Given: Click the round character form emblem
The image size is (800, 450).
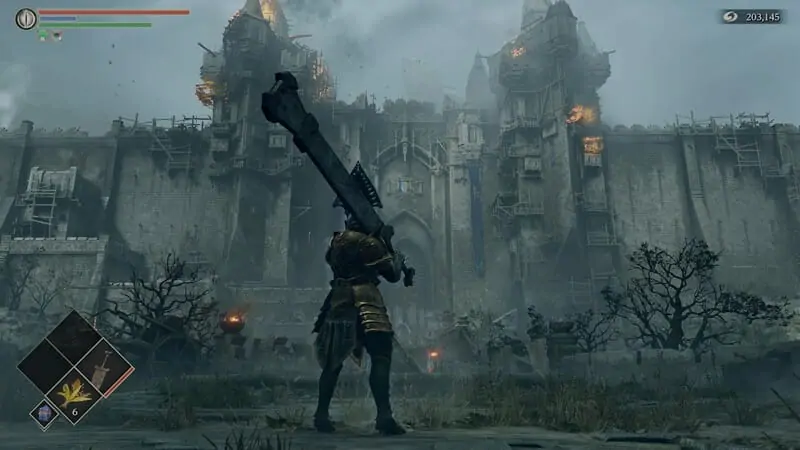Looking at the screenshot, I should [x=26, y=18].
